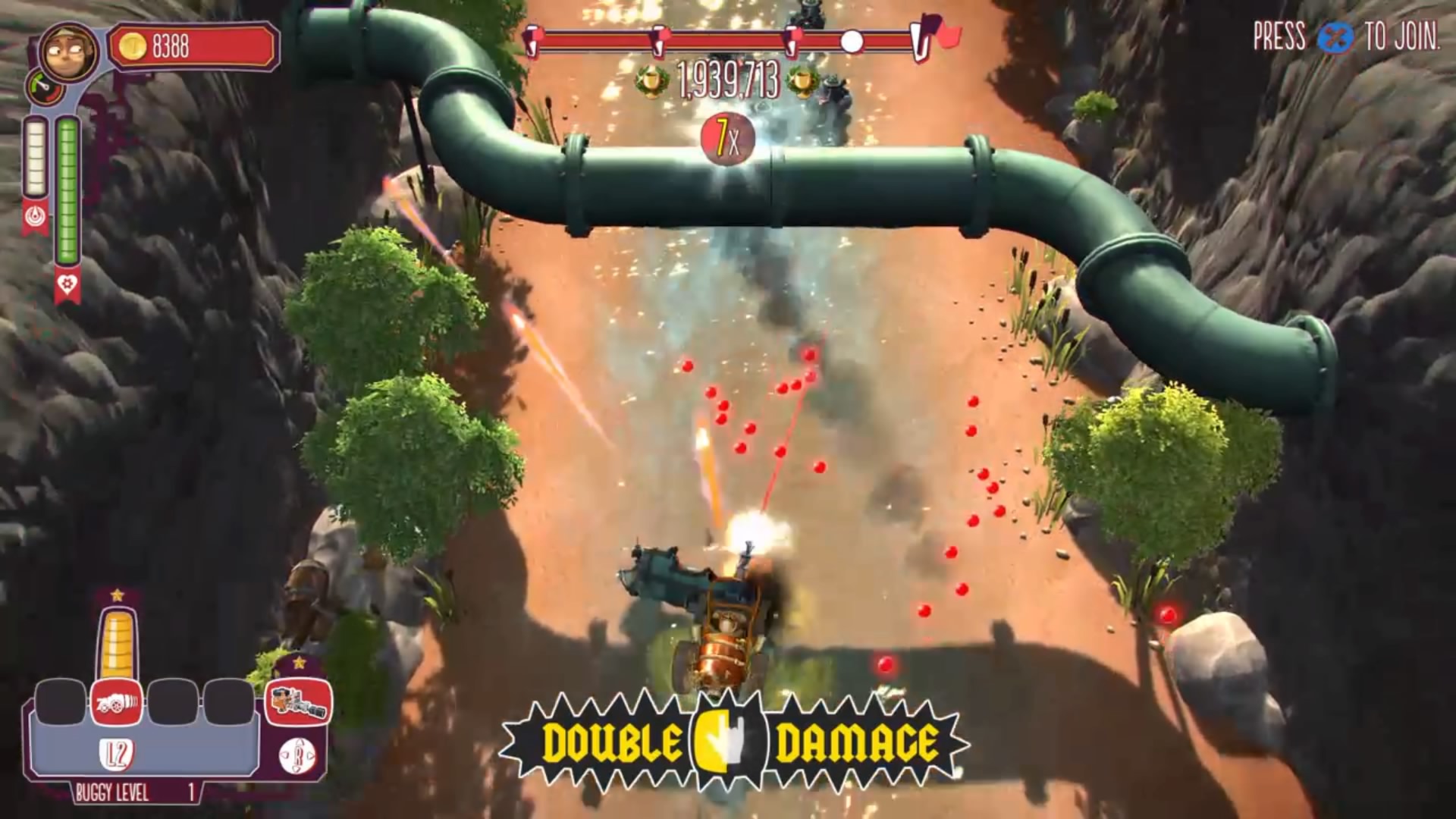This screenshot has height=819, width=1456.
Task: Click the driver character portrait
Action: 68,50
